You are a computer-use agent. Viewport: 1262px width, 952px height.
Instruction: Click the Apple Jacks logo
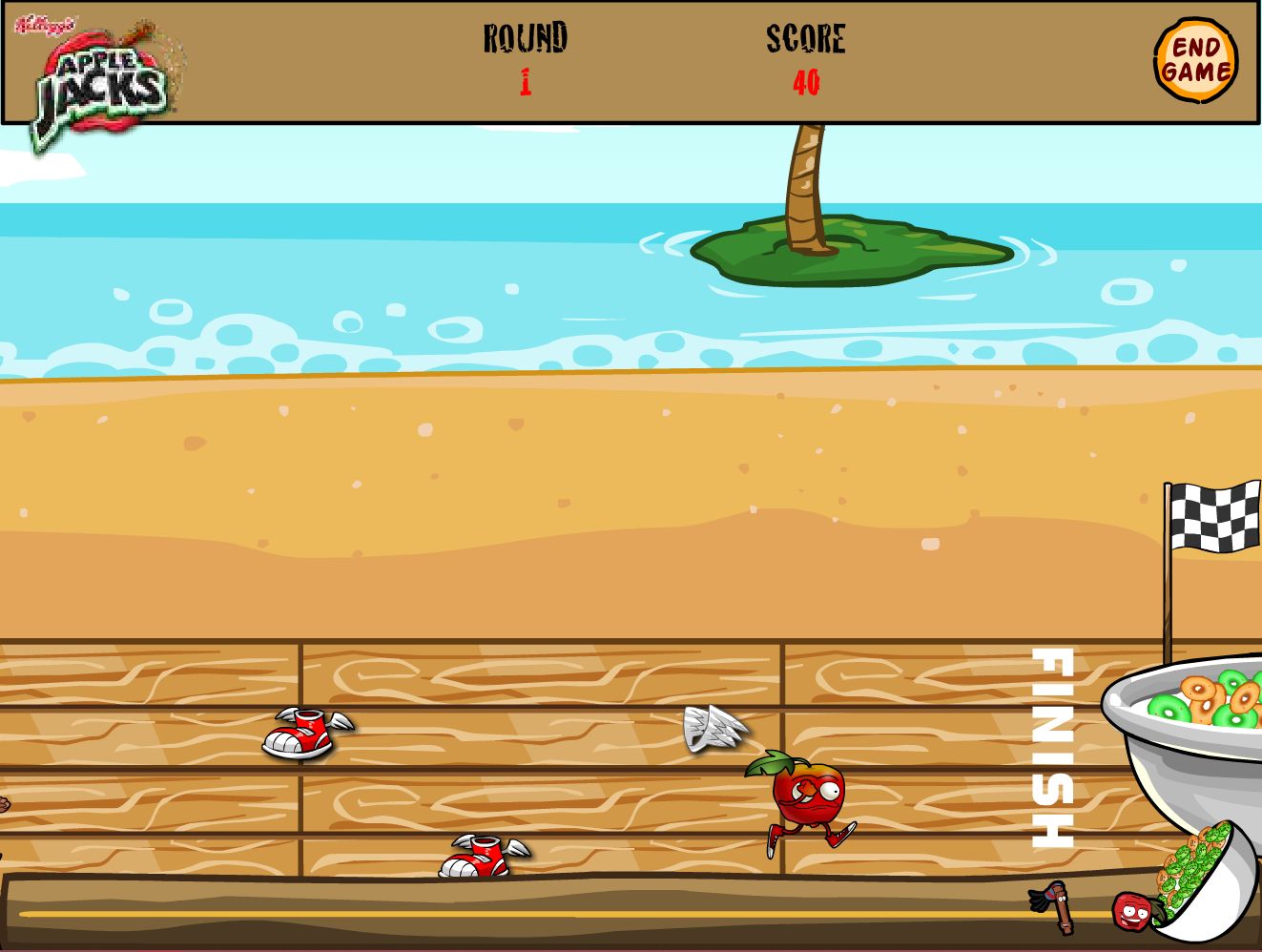pos(100,83)
